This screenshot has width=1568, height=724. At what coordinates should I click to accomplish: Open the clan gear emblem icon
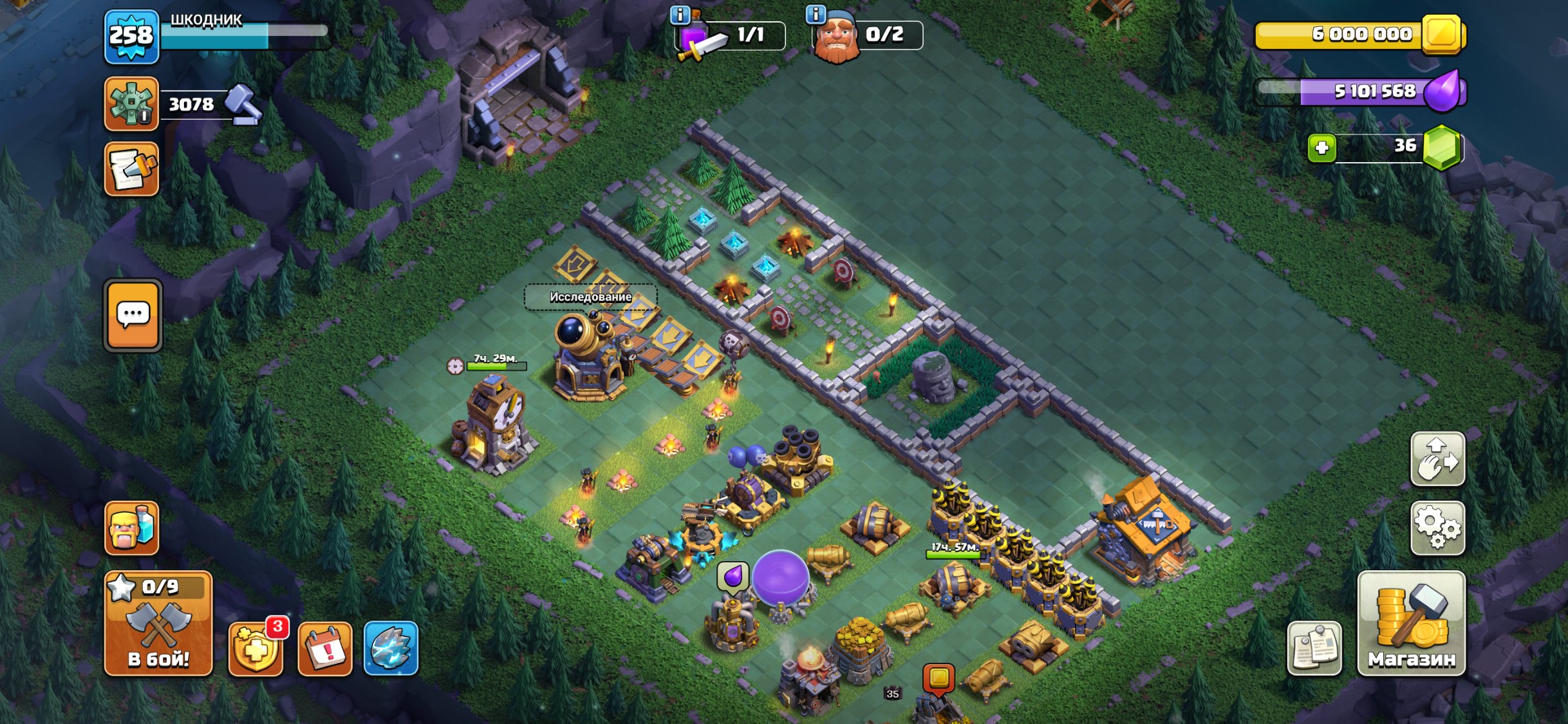pos(131,104)
